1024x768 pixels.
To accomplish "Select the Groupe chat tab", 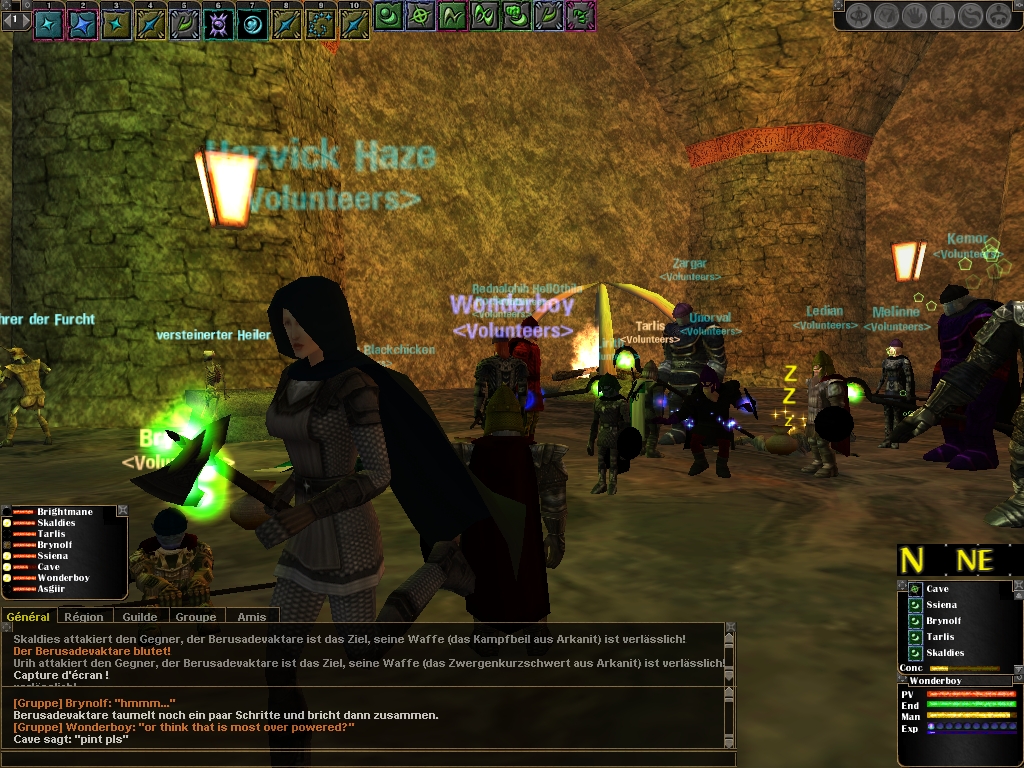I will [x=196, y=617].
